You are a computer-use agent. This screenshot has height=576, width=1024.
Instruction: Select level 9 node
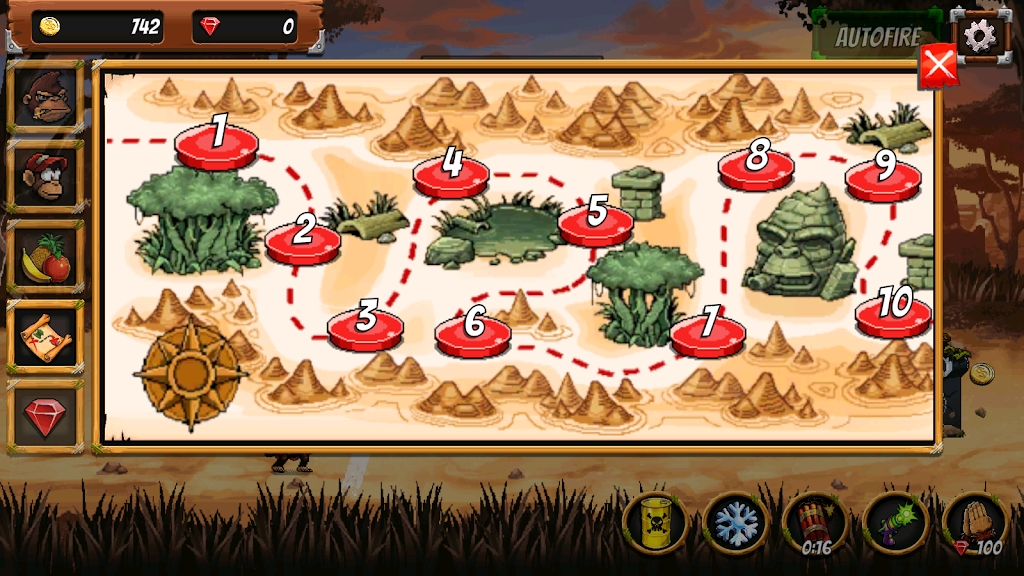click(883, 176)
